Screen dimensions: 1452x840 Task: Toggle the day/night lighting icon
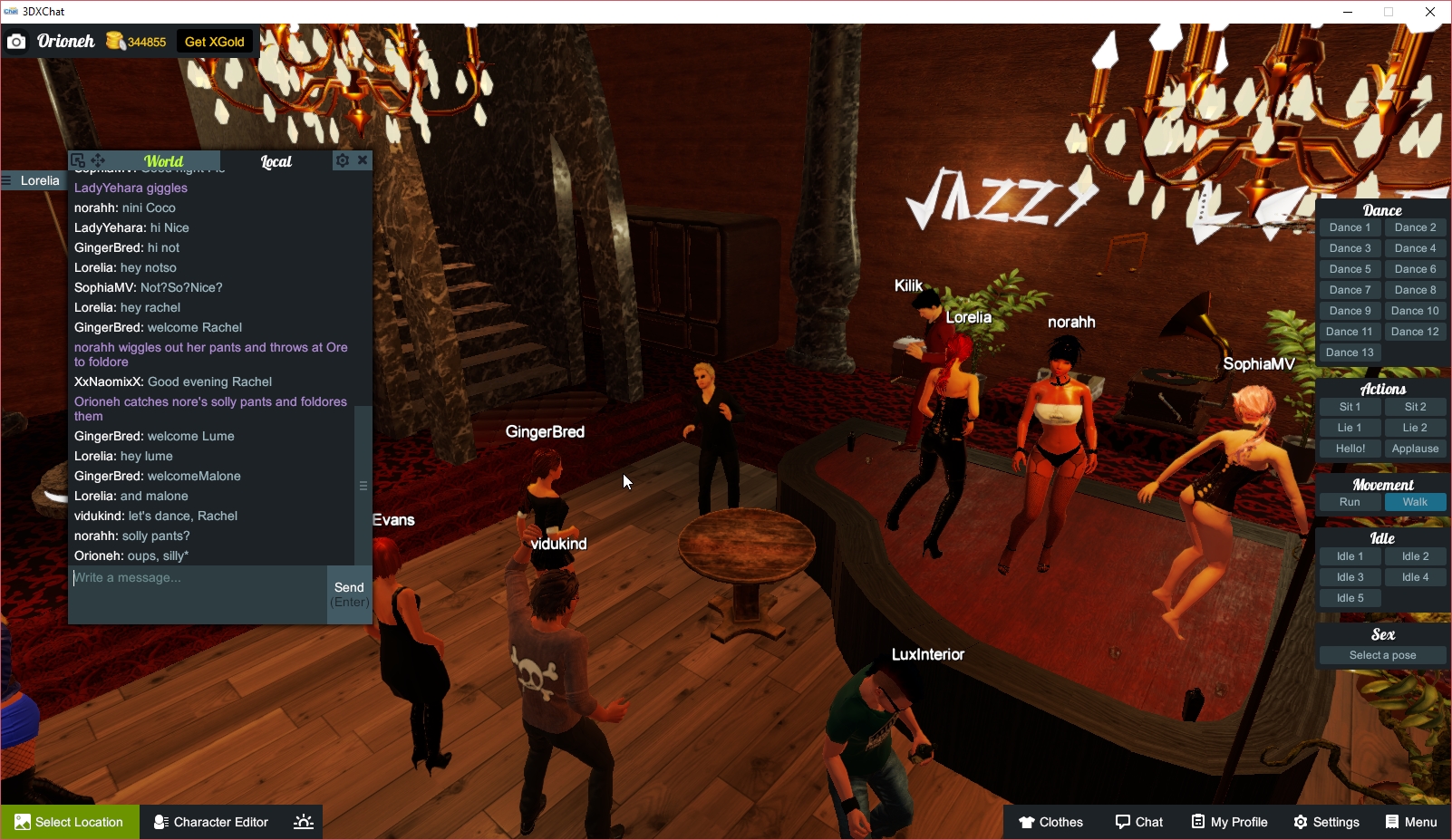[x=302, y=822]
